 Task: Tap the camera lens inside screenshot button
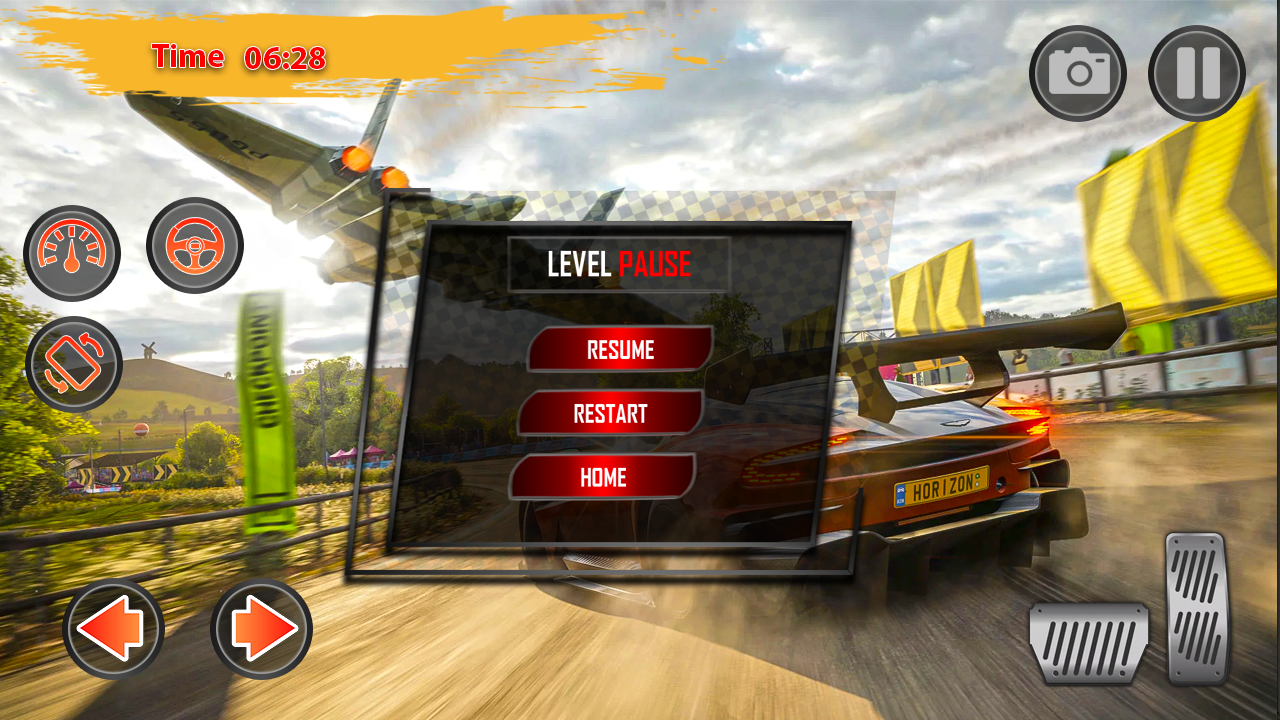click(x=1078, y=74)
